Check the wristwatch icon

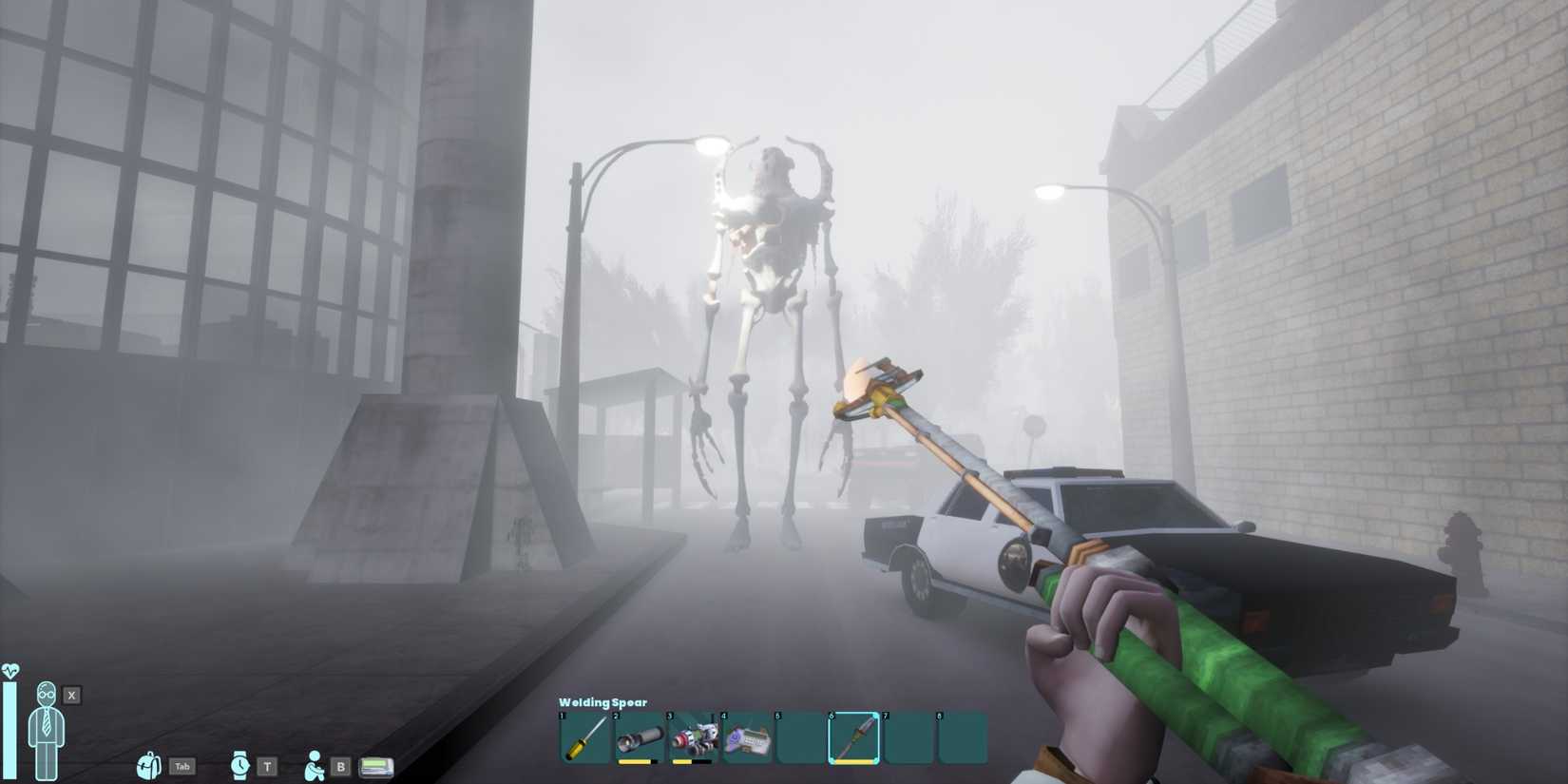239,765
